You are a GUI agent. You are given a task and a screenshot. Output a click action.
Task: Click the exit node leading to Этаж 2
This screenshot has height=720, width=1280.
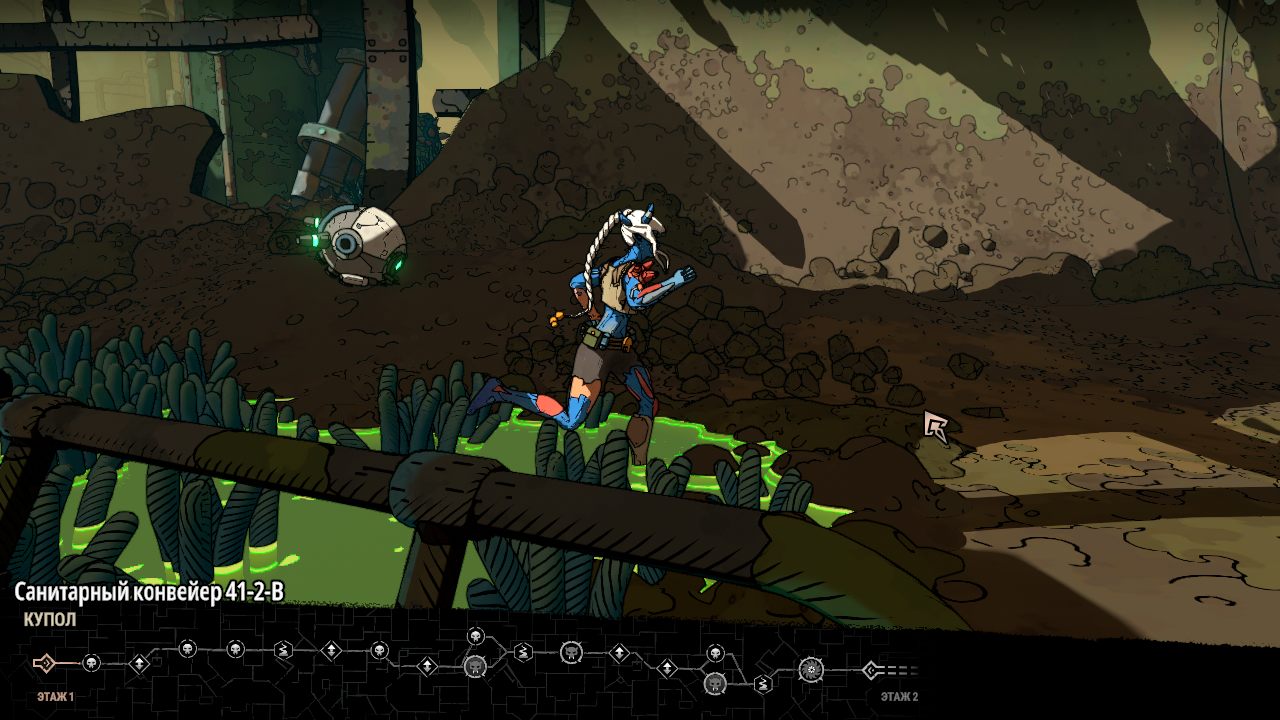click(871, 670)
